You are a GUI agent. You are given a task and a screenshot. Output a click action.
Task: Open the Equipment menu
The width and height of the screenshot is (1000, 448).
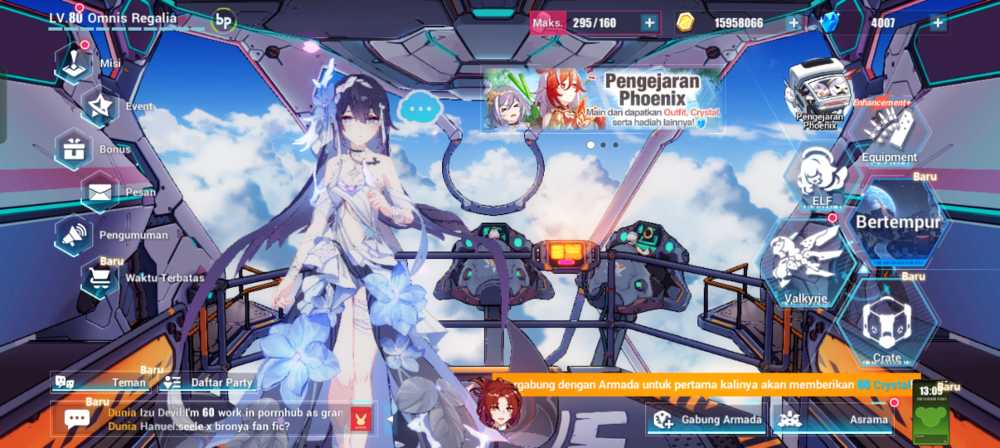click(888, 132)
